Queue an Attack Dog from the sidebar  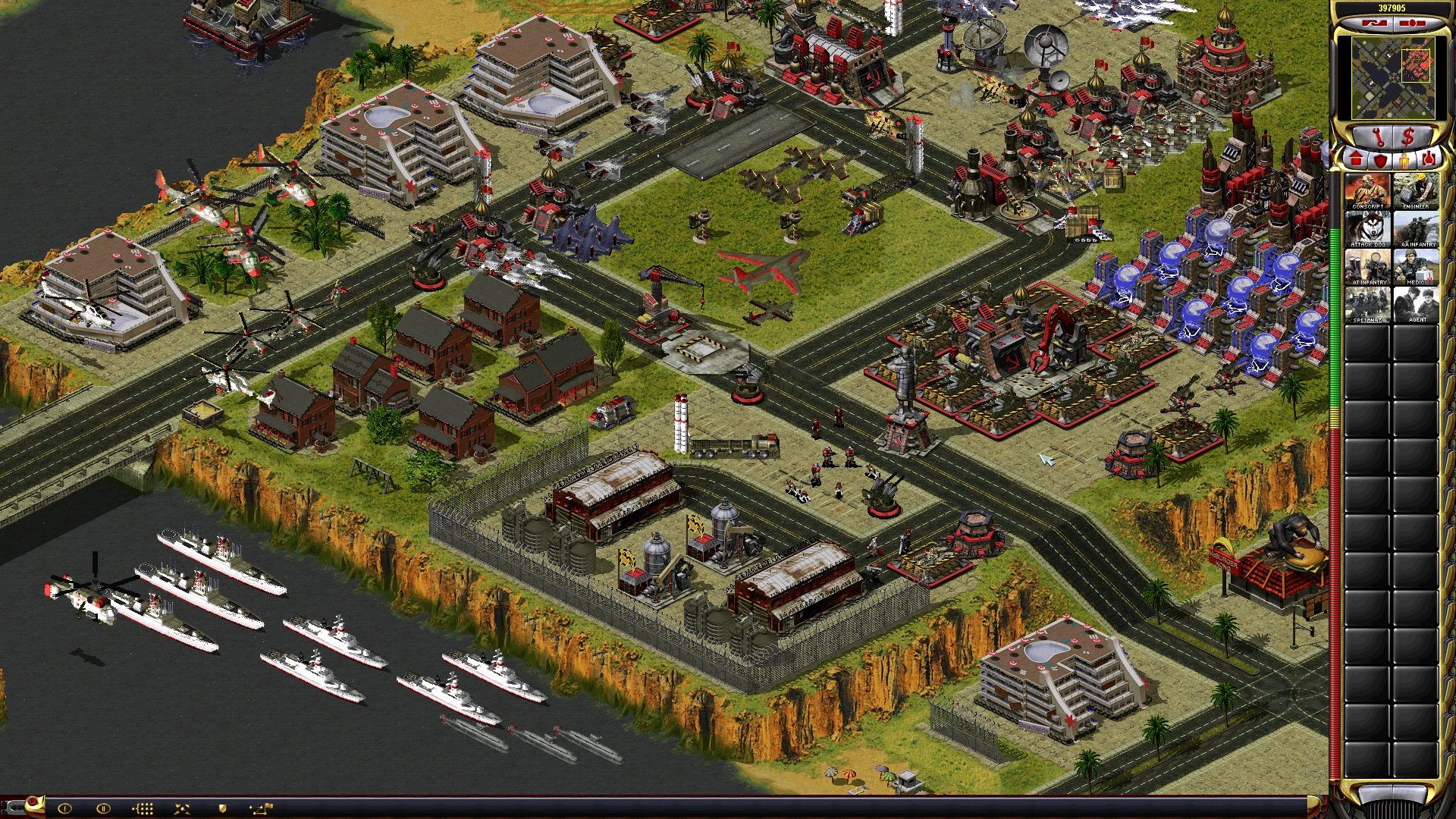(1368, 227)
